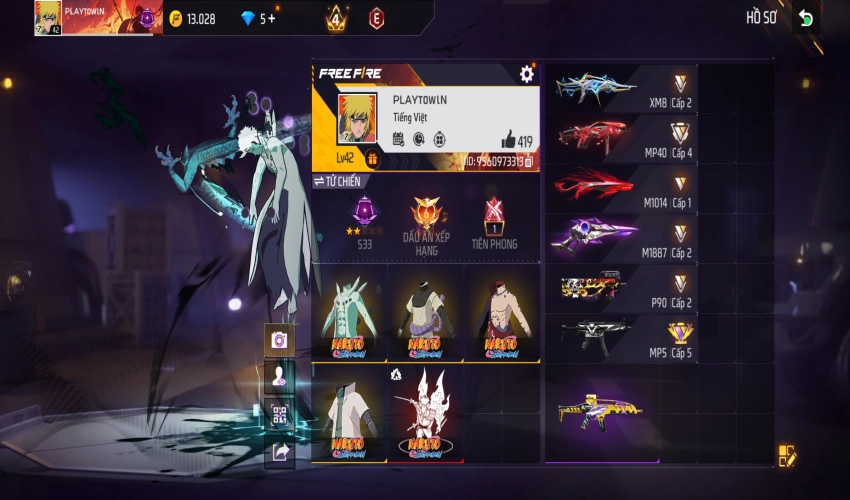Share the profile with the arrow button

pyautogui.click(x=279, y=452)
